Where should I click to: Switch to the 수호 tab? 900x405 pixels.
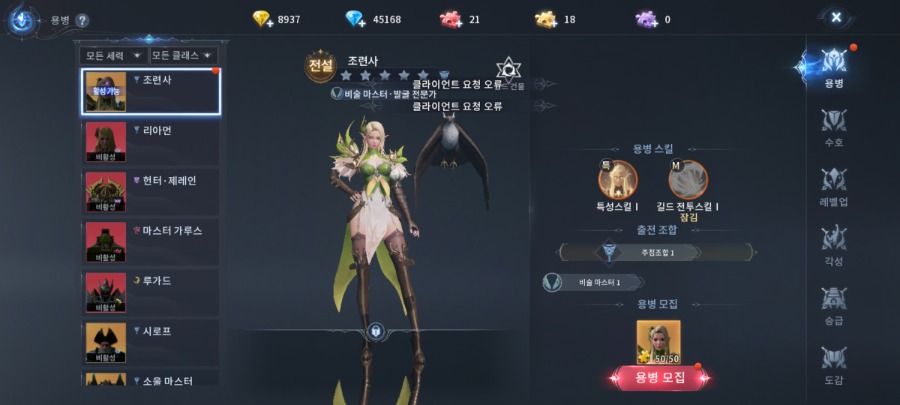[x=833, y=128]
